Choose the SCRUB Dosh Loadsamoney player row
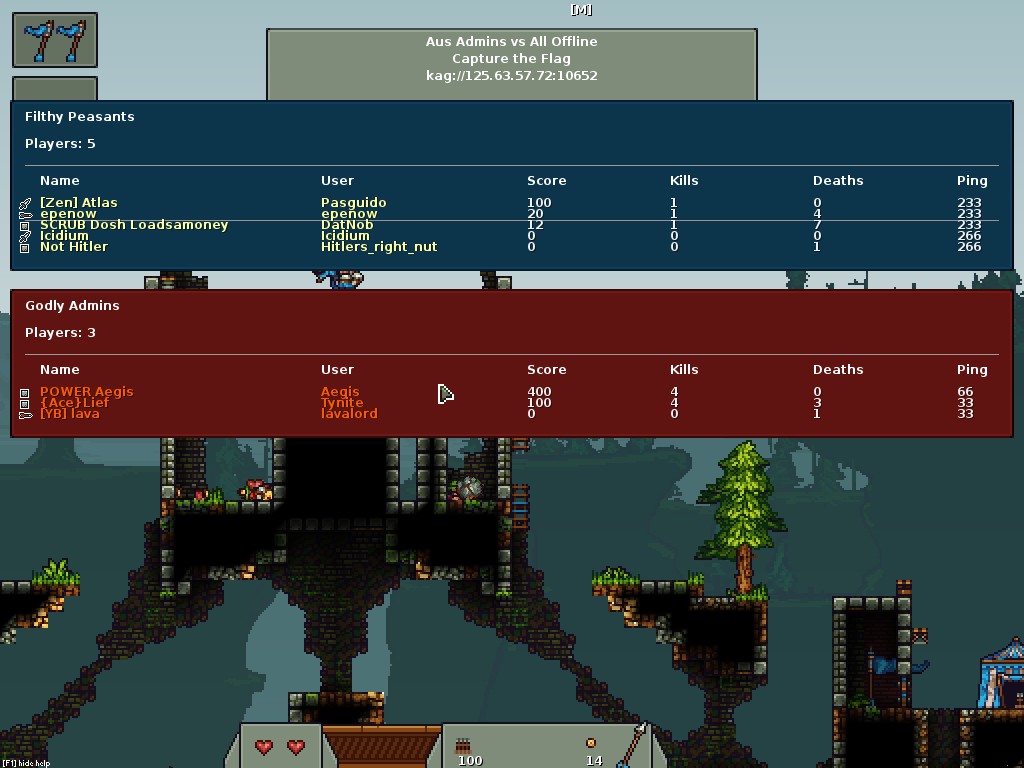Viewport: 1024px width, 768px height. tap(134, 225)
